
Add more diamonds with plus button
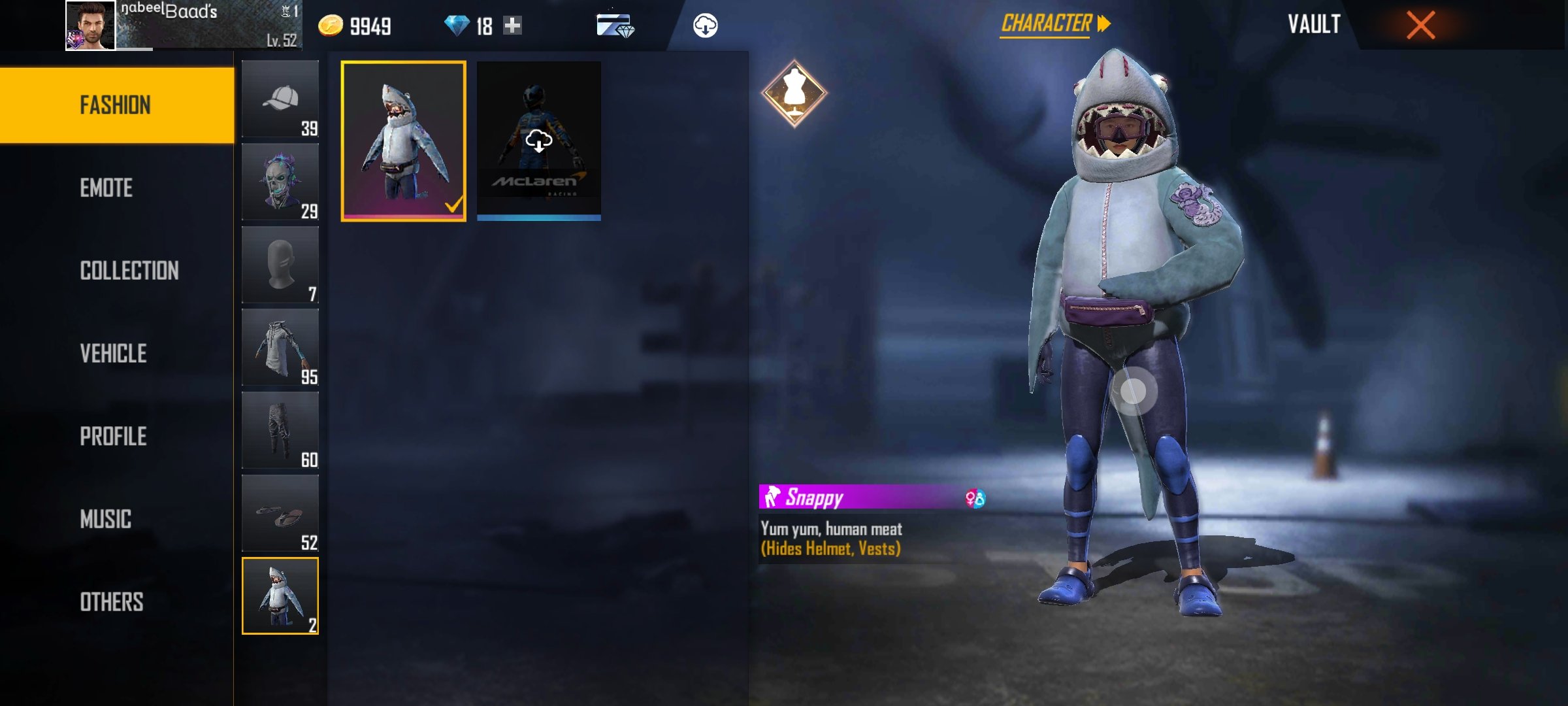coord(513,25)
